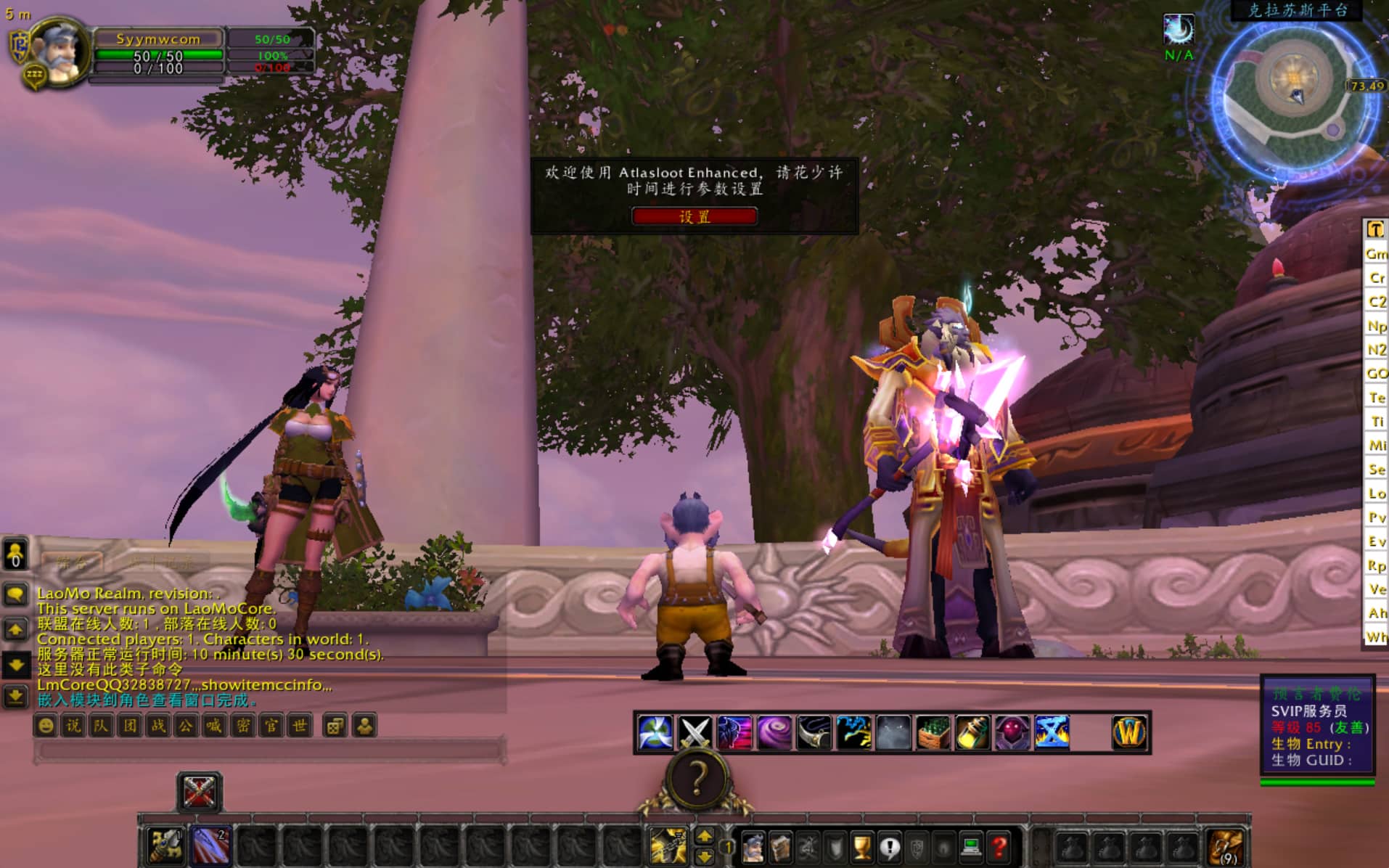This screenshot has width=1389, height=868.
Task: Click the large round question mark button
Action: [x=697, y=779]
